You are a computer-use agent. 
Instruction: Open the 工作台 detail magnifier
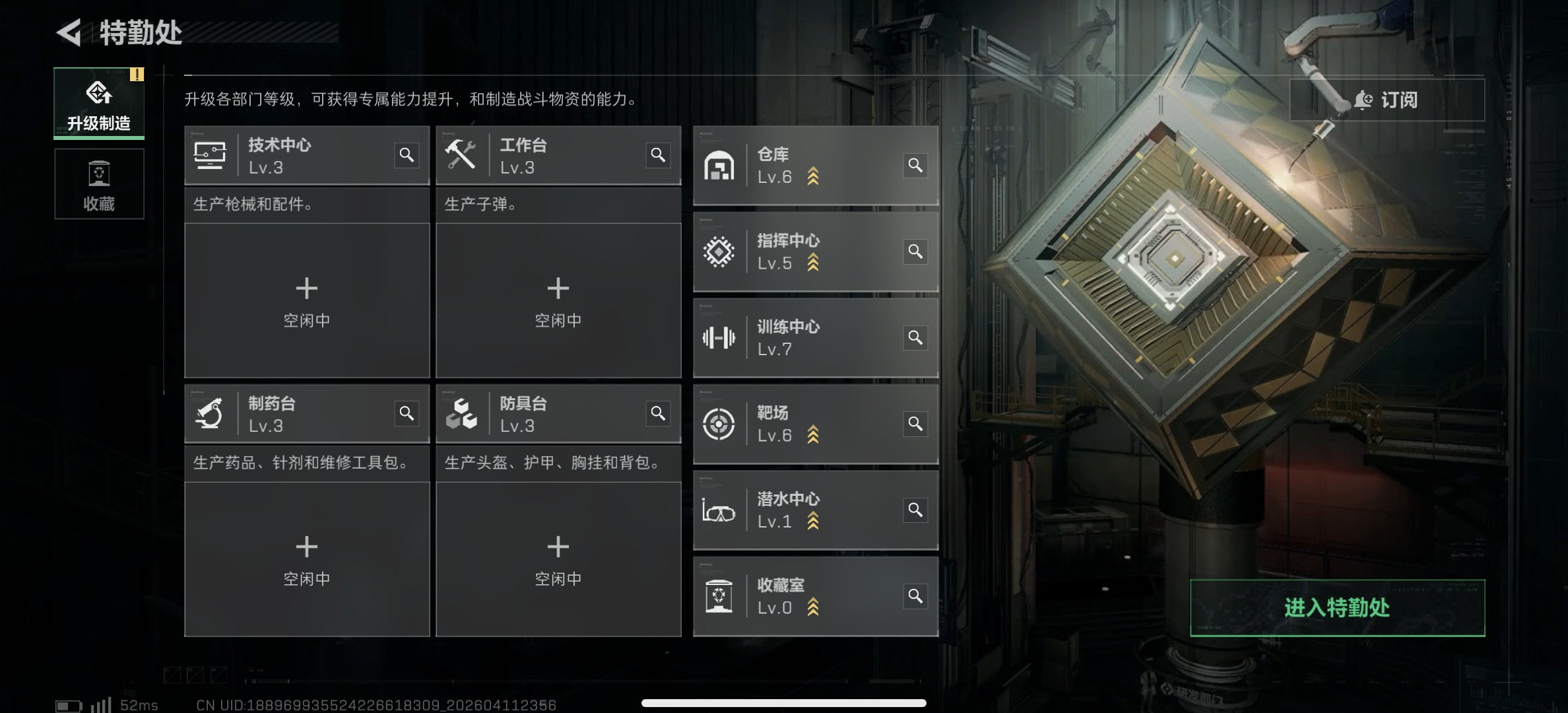(x=659, y=154)
